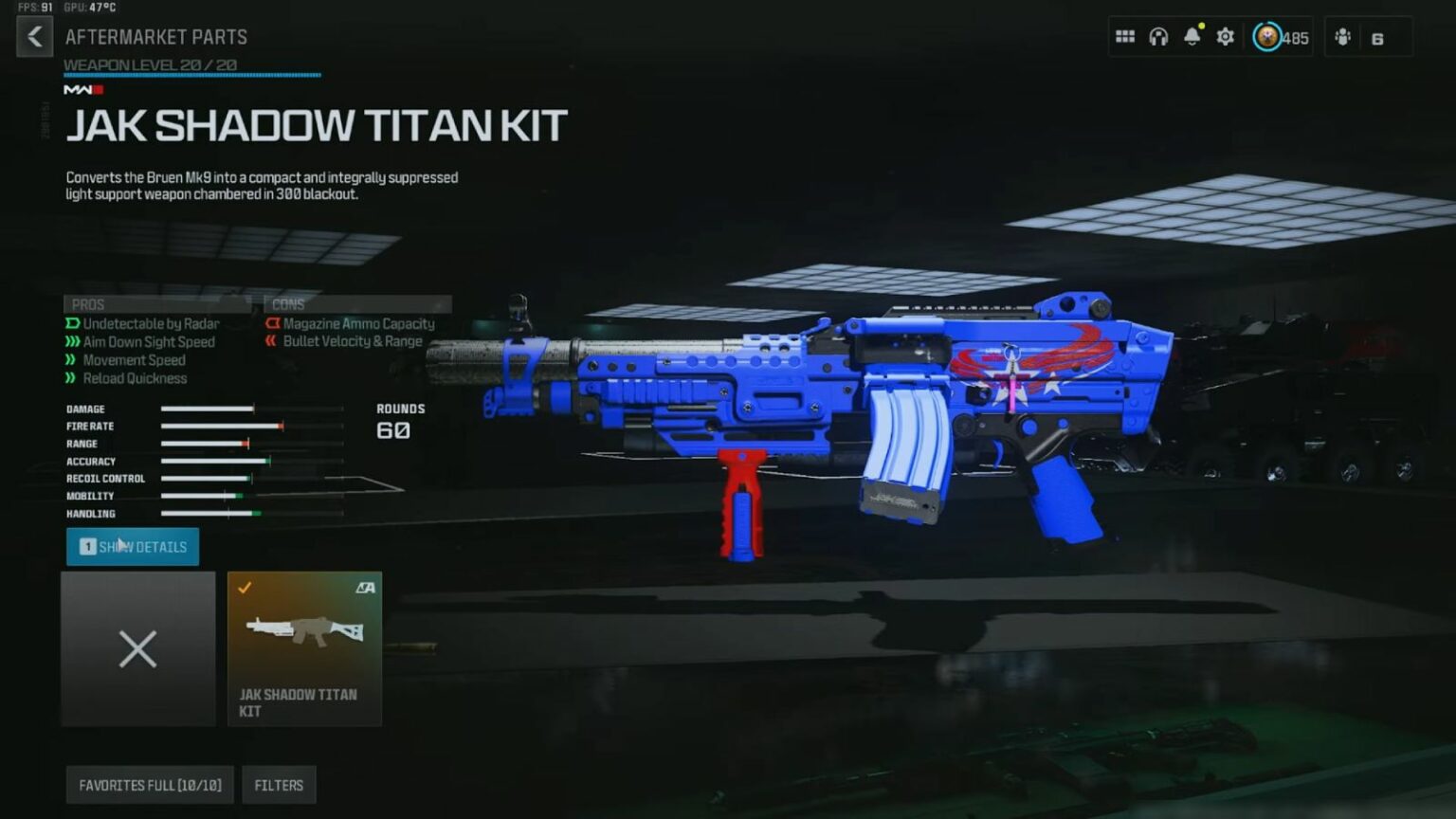Open the Filters options

click(279, 785)
